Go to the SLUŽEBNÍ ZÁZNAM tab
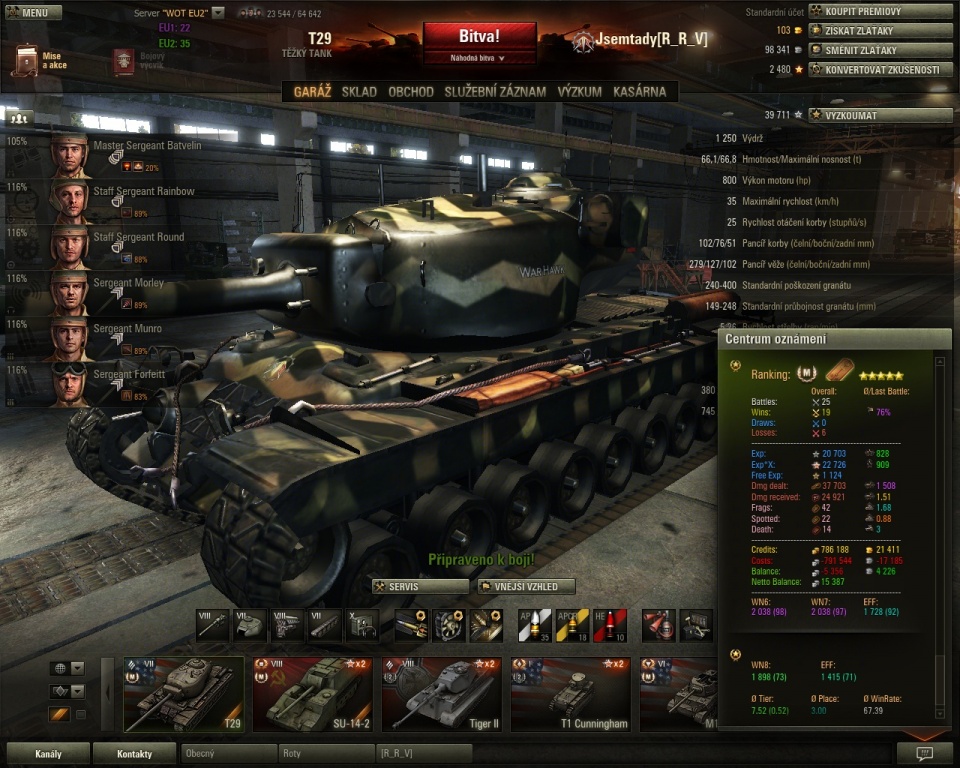960x768 pixels. pyautogui.click(x=495, y=92)
